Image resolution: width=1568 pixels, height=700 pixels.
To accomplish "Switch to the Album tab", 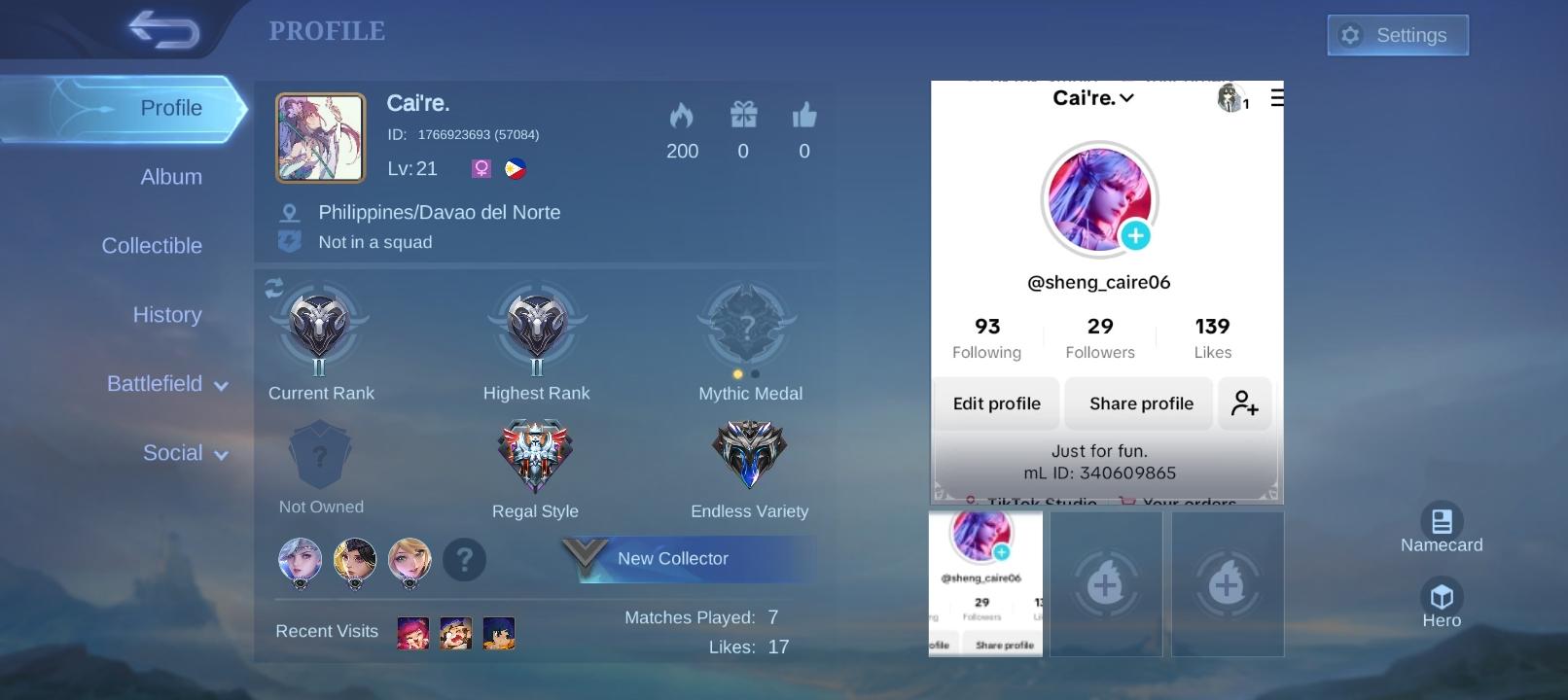I will point(171,176).
